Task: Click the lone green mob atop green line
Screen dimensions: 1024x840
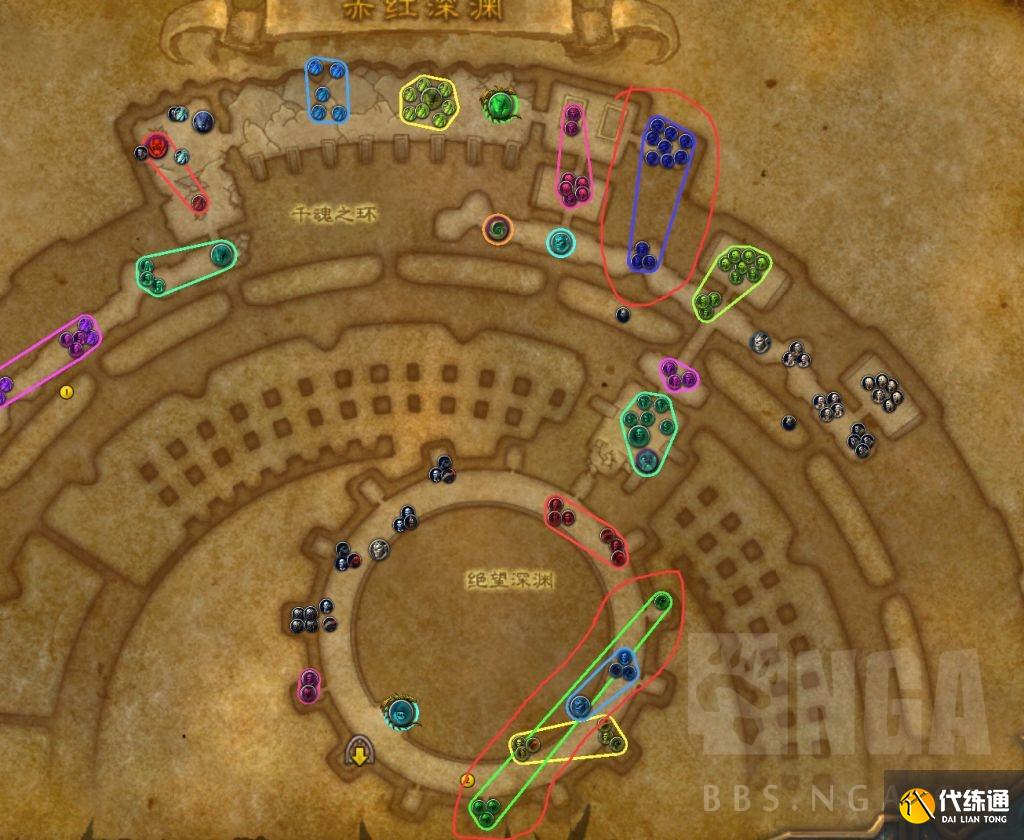Action: (x=662, y=601)
